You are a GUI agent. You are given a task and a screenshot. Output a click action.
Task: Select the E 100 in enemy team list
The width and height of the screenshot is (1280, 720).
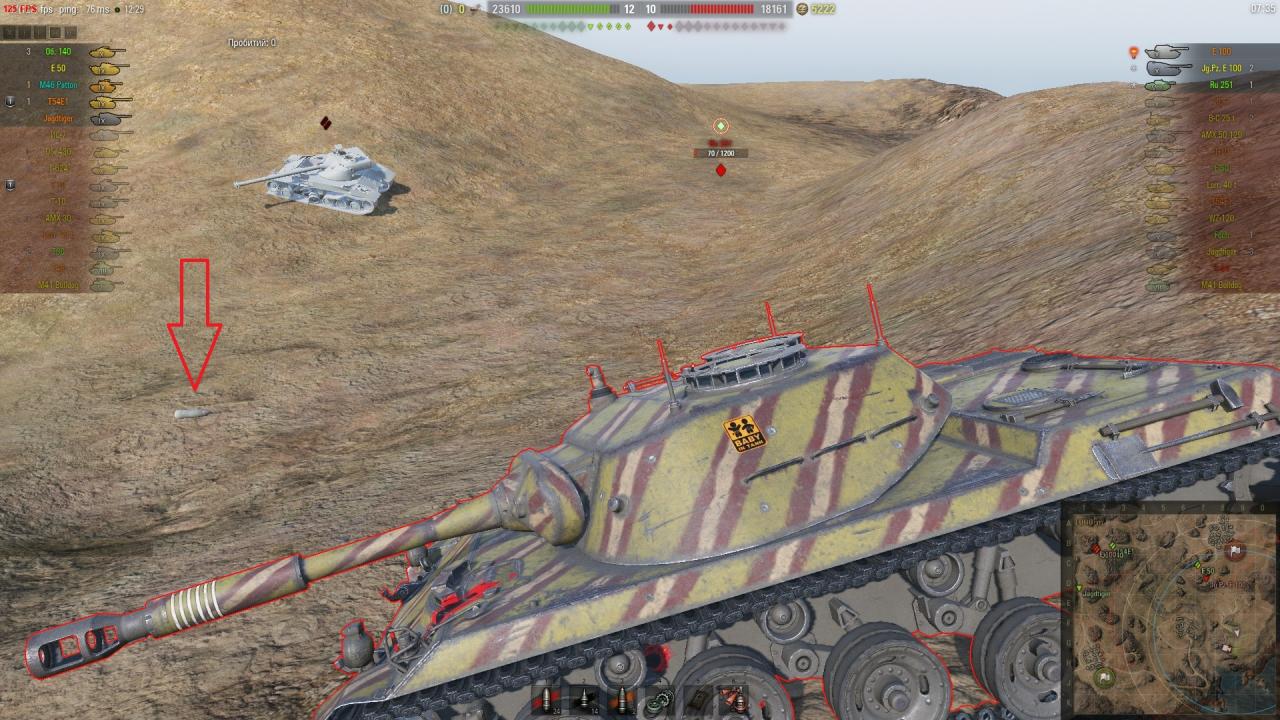pyautogui.click(x=1218, y=51)
